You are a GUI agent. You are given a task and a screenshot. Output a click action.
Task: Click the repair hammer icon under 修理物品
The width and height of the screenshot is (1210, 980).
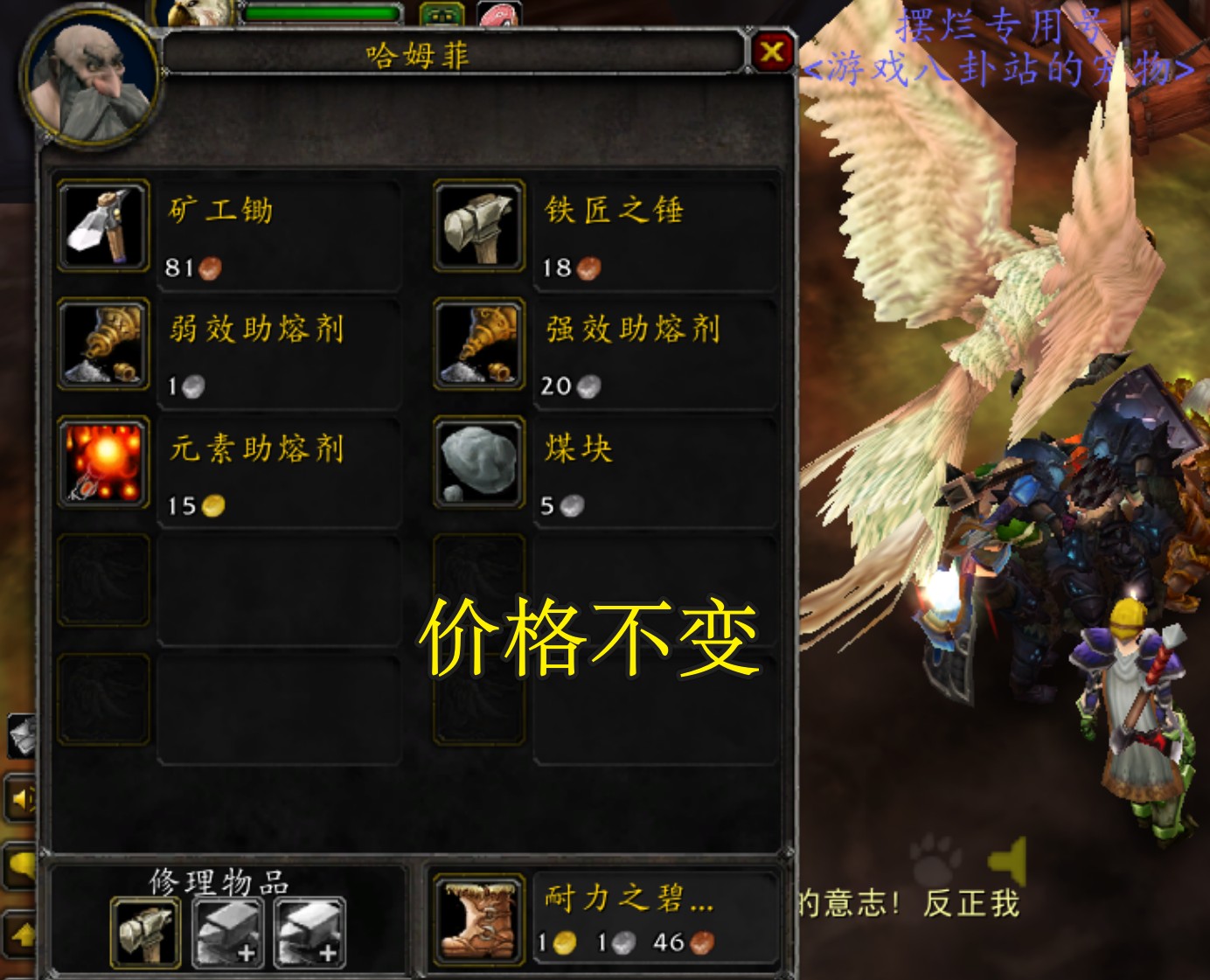145,934
